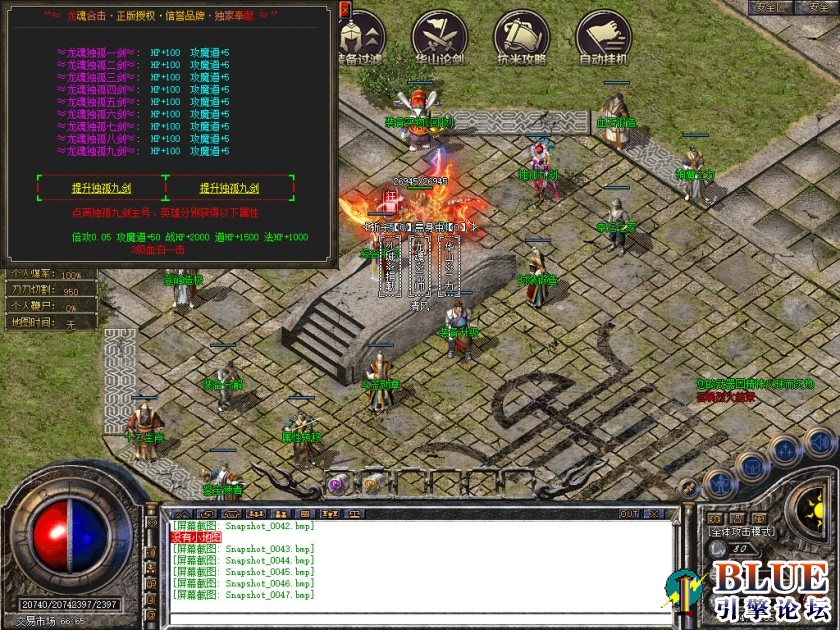Viewport: 840px width, 630px height.
Task: Open the 抗米攻略 guide icon
Action: (522, 38)
